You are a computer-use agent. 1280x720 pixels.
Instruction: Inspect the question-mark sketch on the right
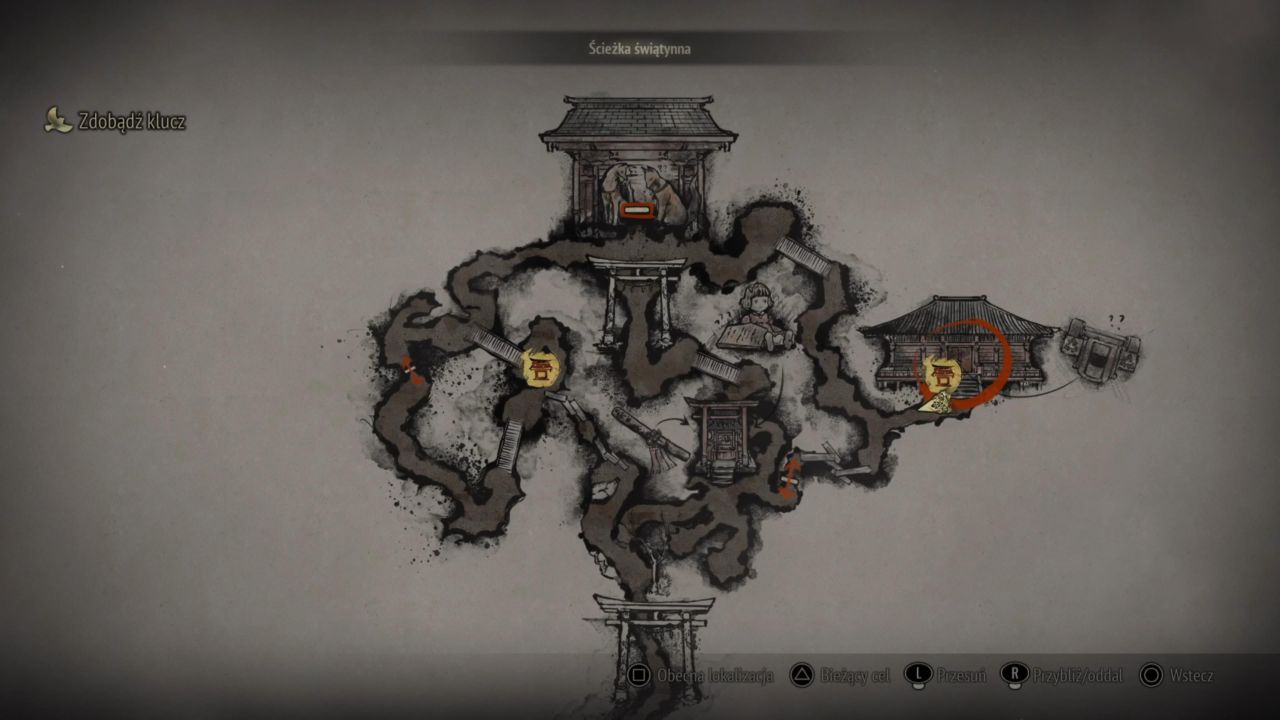coord(1101,346)
